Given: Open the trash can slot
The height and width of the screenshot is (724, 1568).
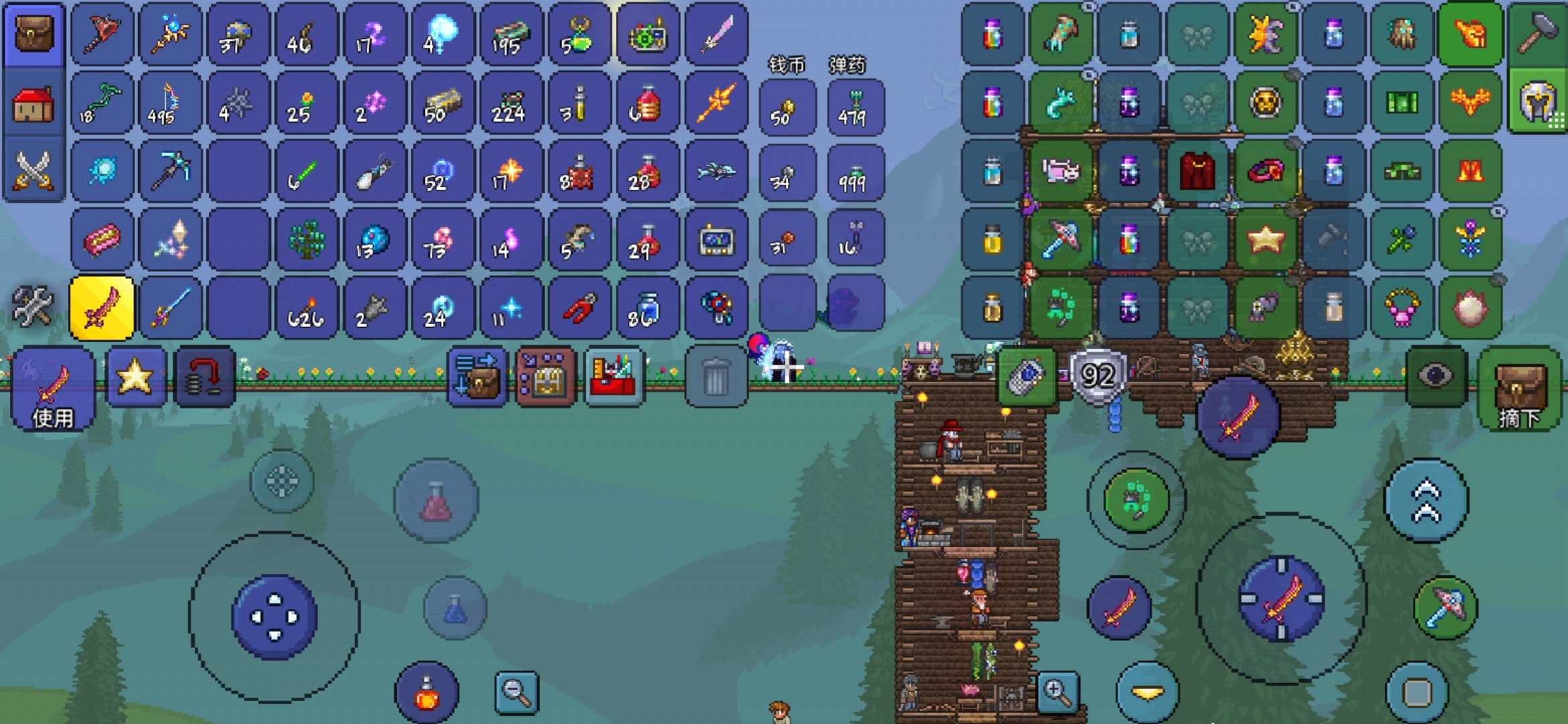Looking at the screenshot, I should (715, 377).
